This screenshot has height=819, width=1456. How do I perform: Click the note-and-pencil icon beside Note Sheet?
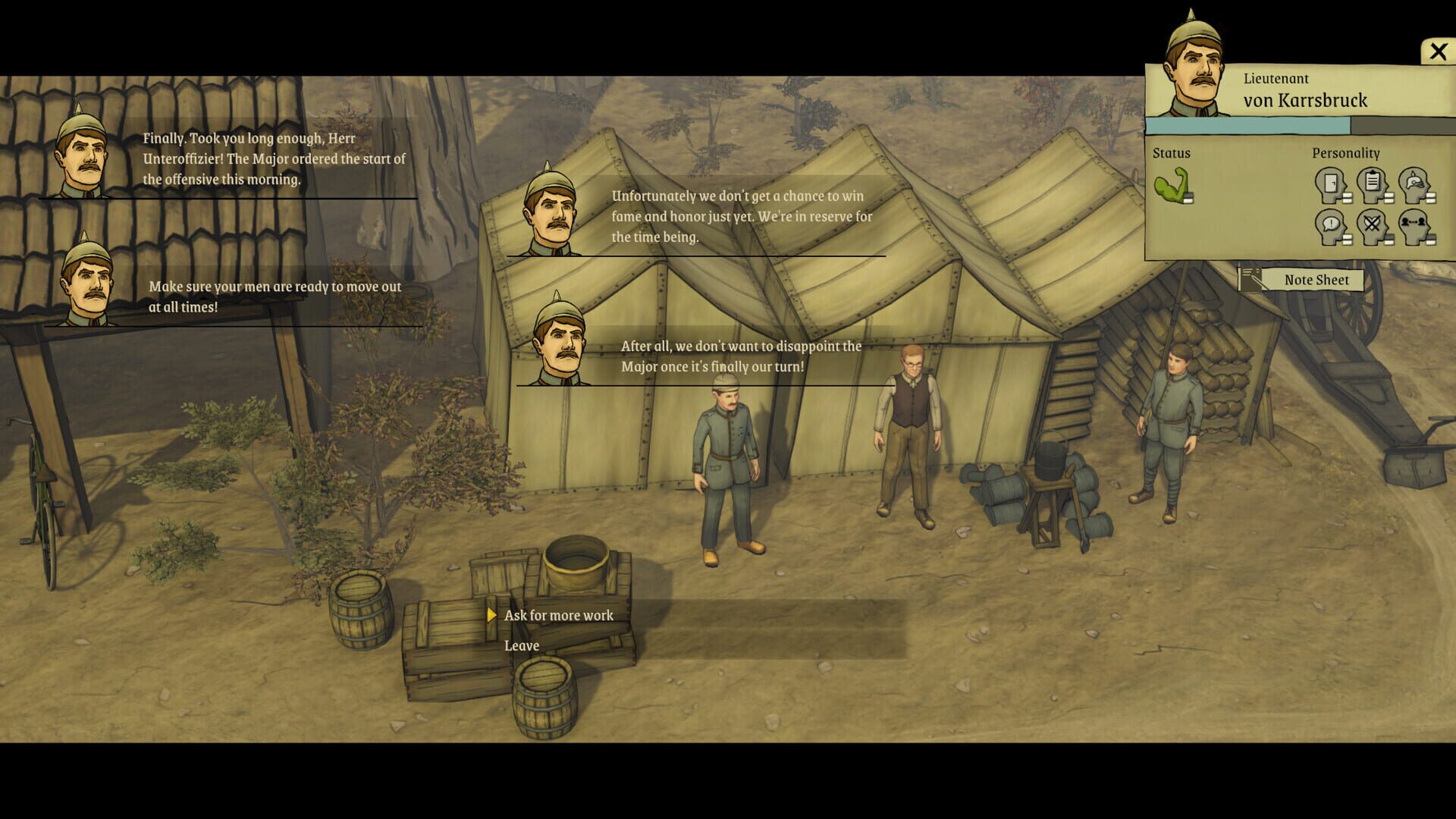1250,278
